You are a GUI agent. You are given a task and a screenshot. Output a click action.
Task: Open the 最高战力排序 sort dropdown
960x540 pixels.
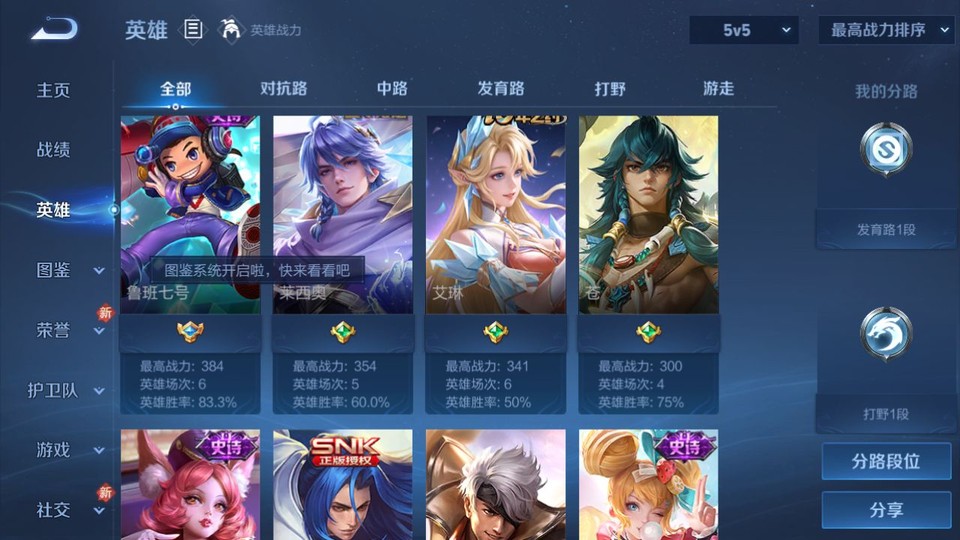[x=886, y=31]
